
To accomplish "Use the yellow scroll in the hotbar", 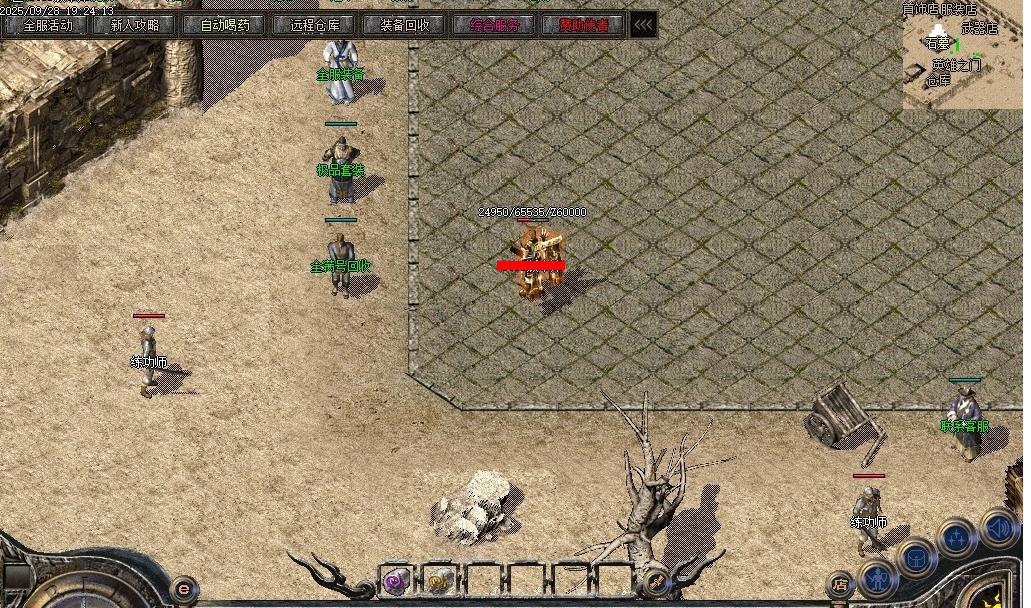I will coord(438,580).
